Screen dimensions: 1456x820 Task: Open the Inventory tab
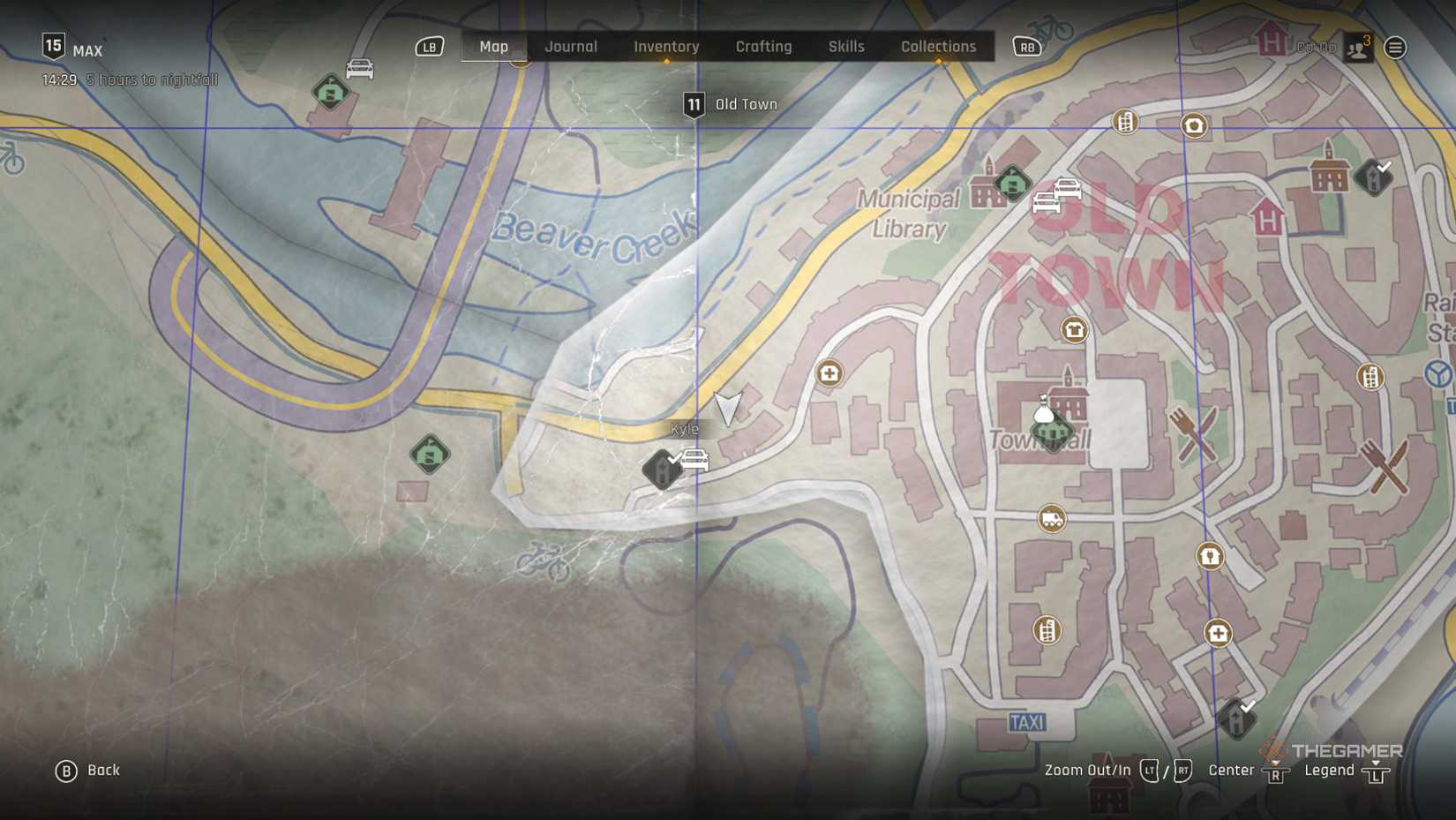[x=666, y=47]
